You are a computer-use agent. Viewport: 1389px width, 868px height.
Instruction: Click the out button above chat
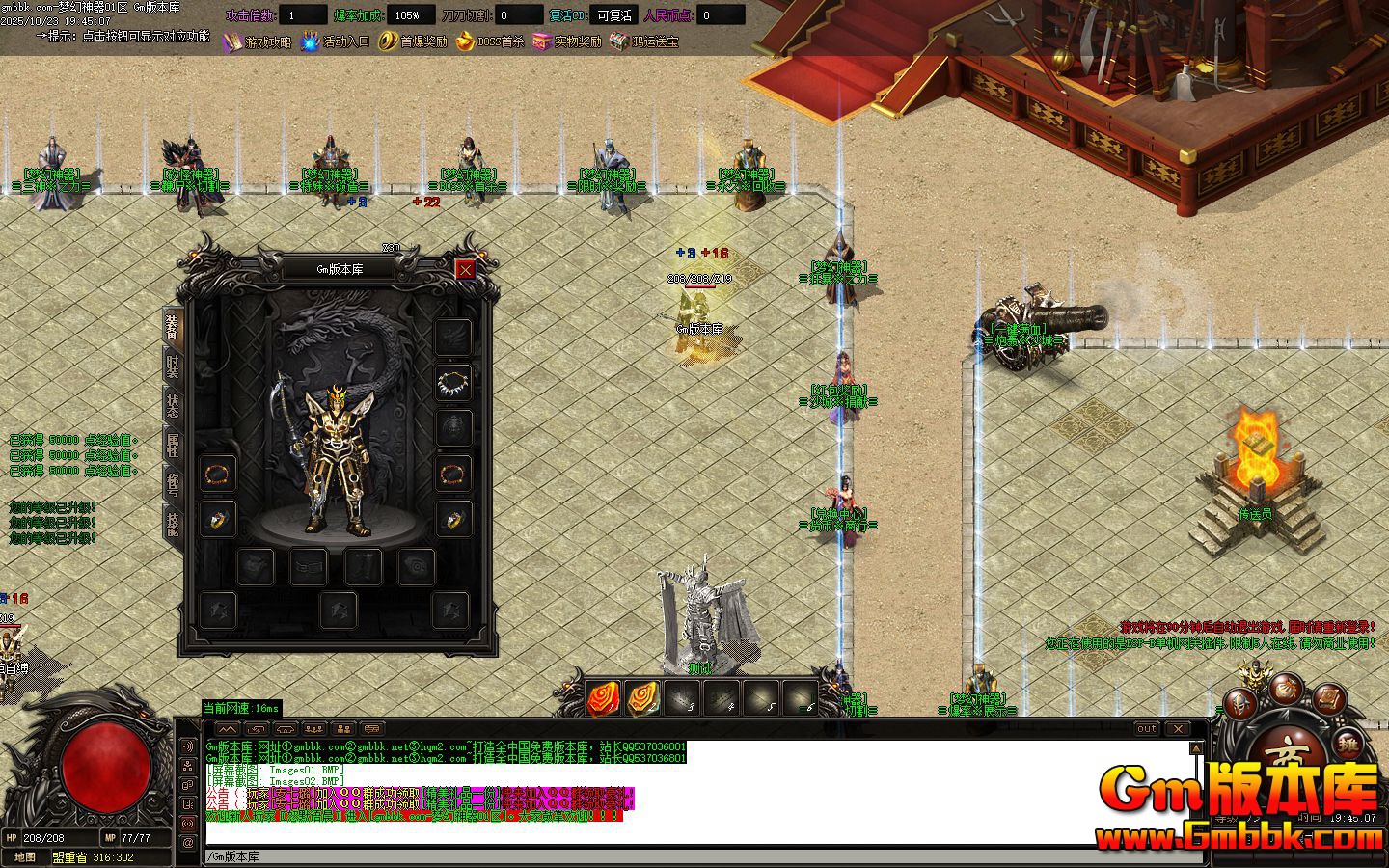click(x=1146, y=729)
